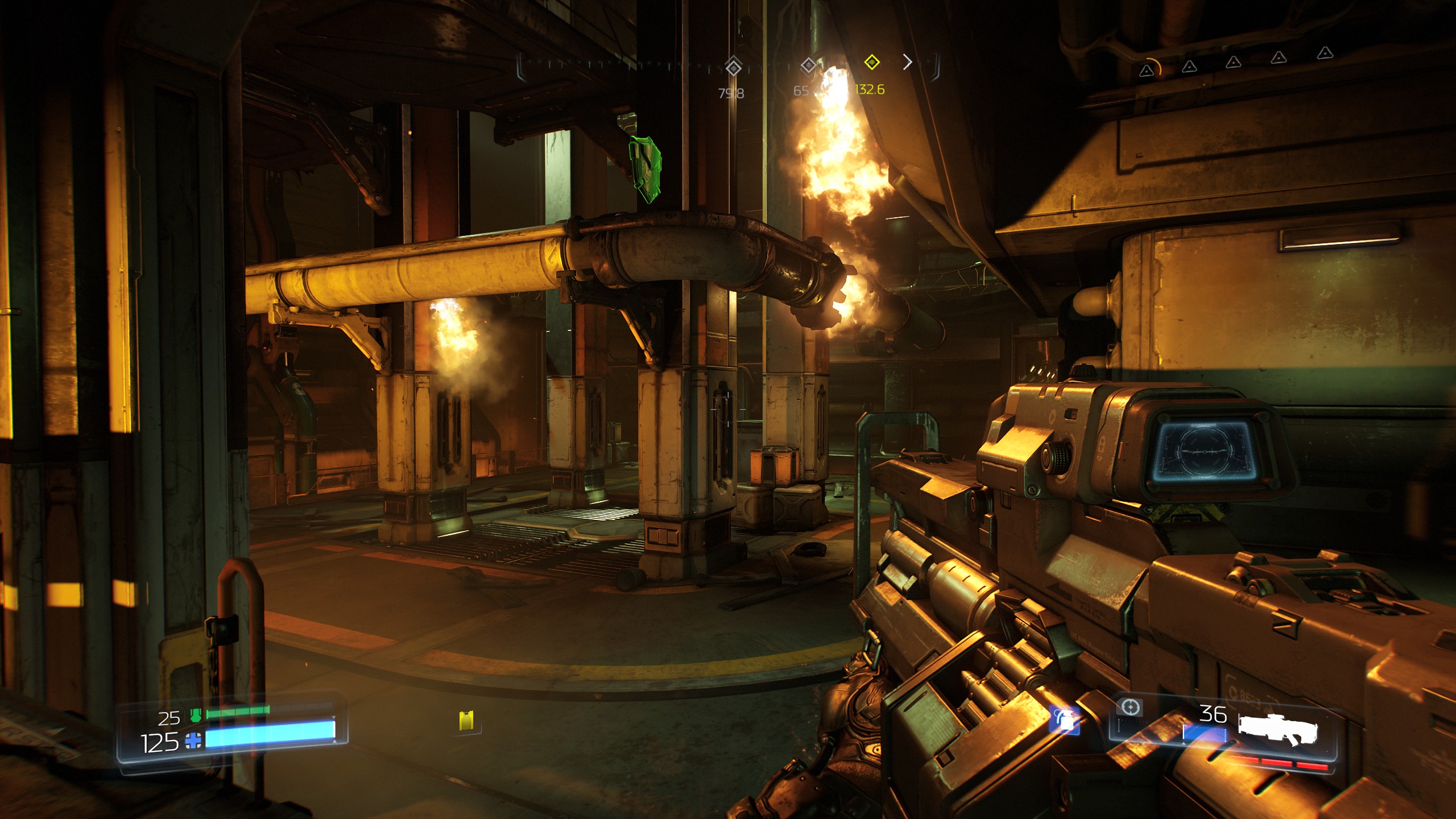Click the compass marker labeled 79.8

tap(733, 68)
